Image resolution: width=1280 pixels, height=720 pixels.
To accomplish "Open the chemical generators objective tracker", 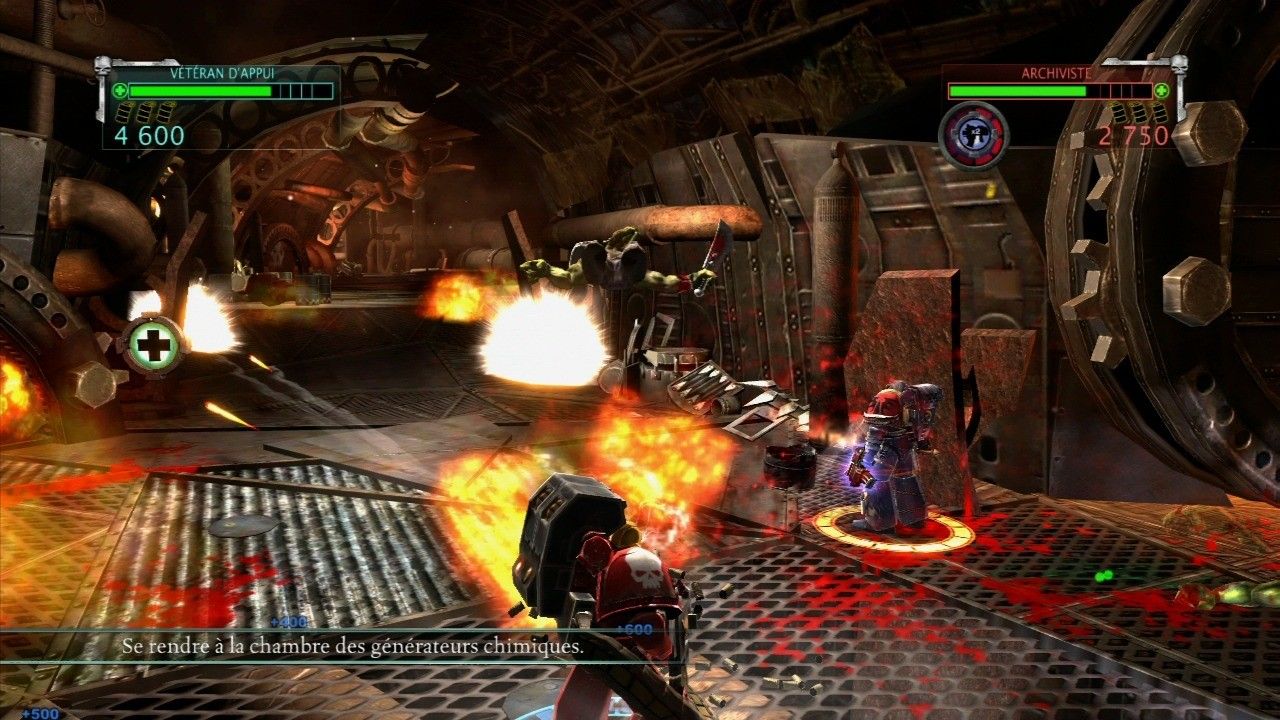I will coord(352,647).
